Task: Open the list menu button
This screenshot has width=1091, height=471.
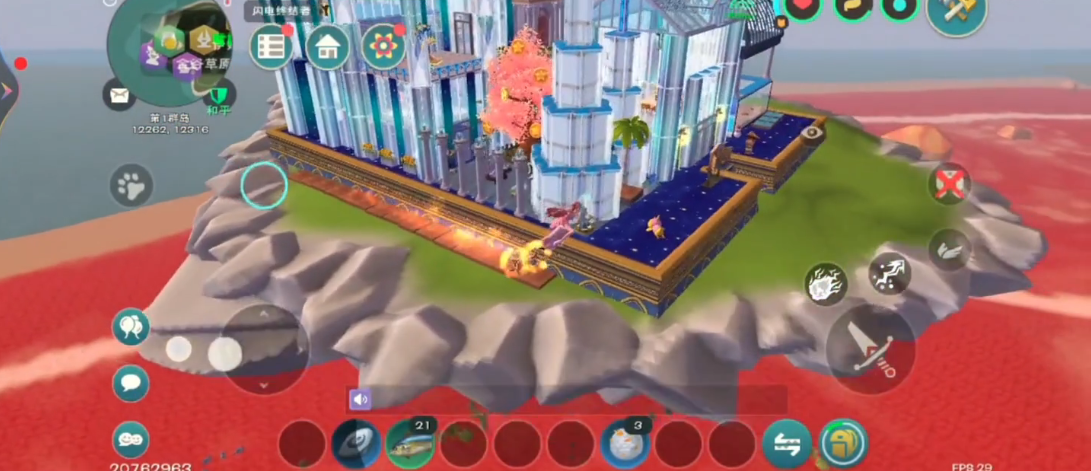Action: tap(270, 47)
